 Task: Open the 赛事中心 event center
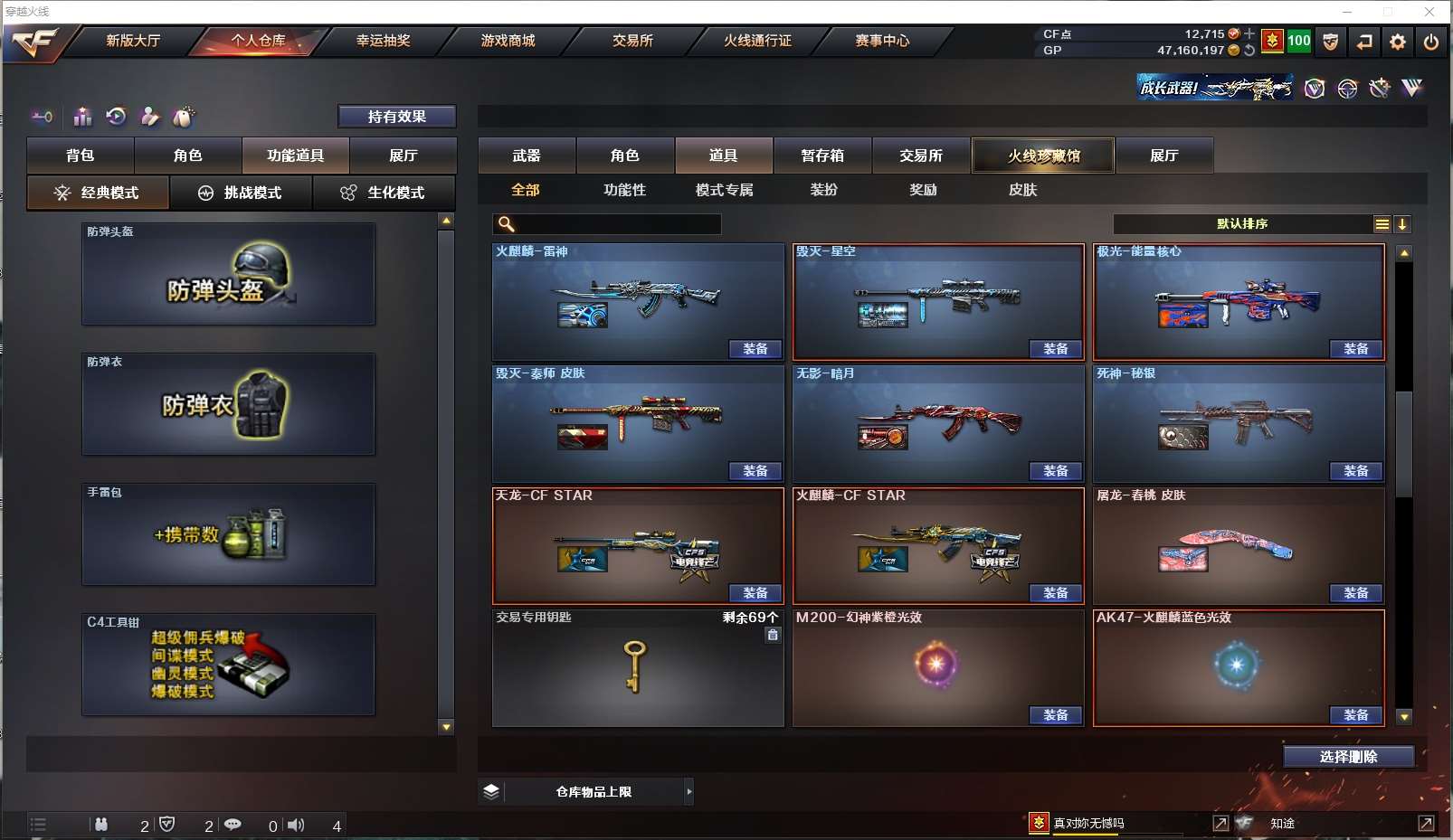tap(882, 41)
